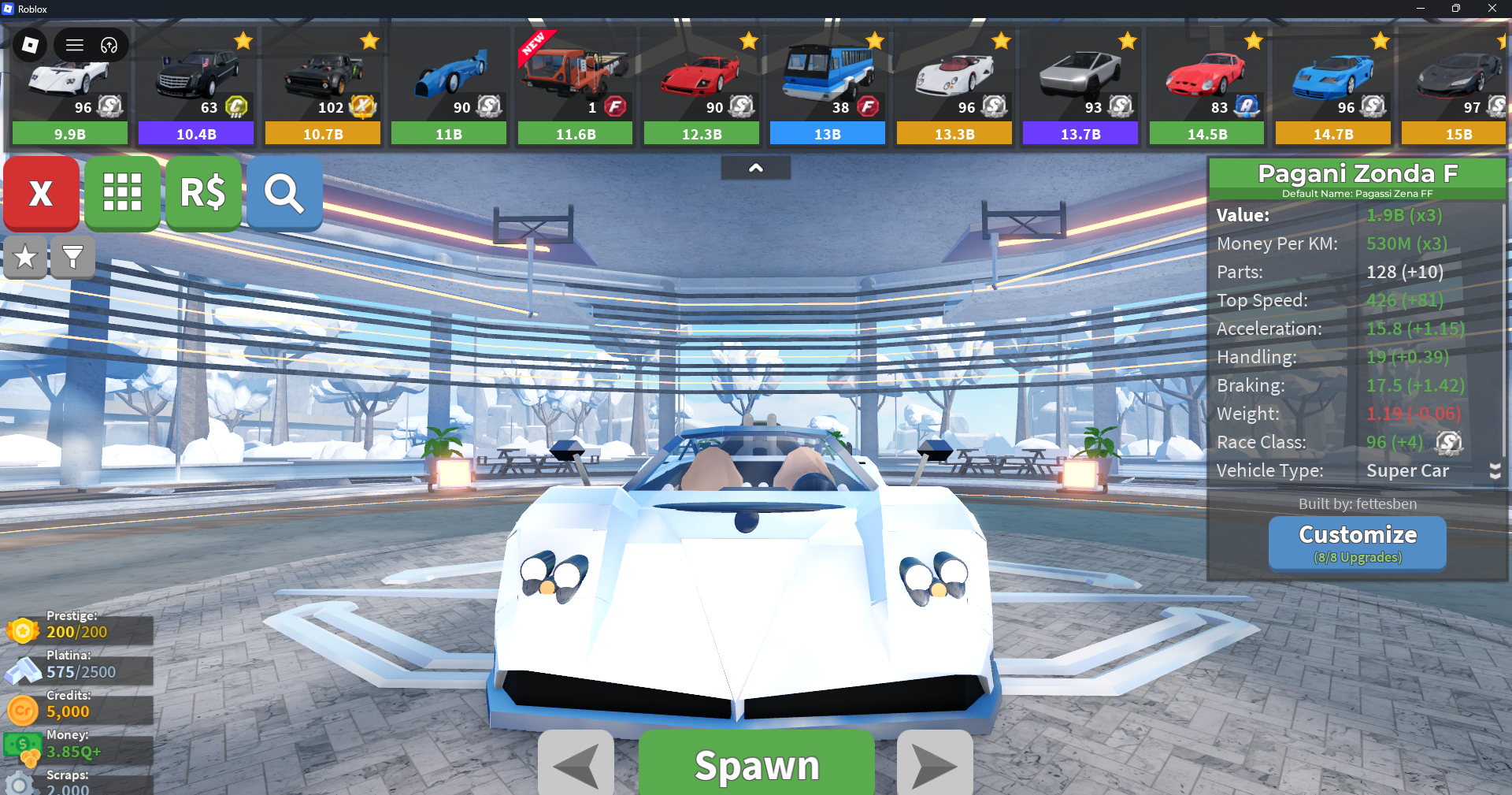Open the funnel filter options
The height and width of the screenshot is (795, 1512).
click(x=72, y=257)
